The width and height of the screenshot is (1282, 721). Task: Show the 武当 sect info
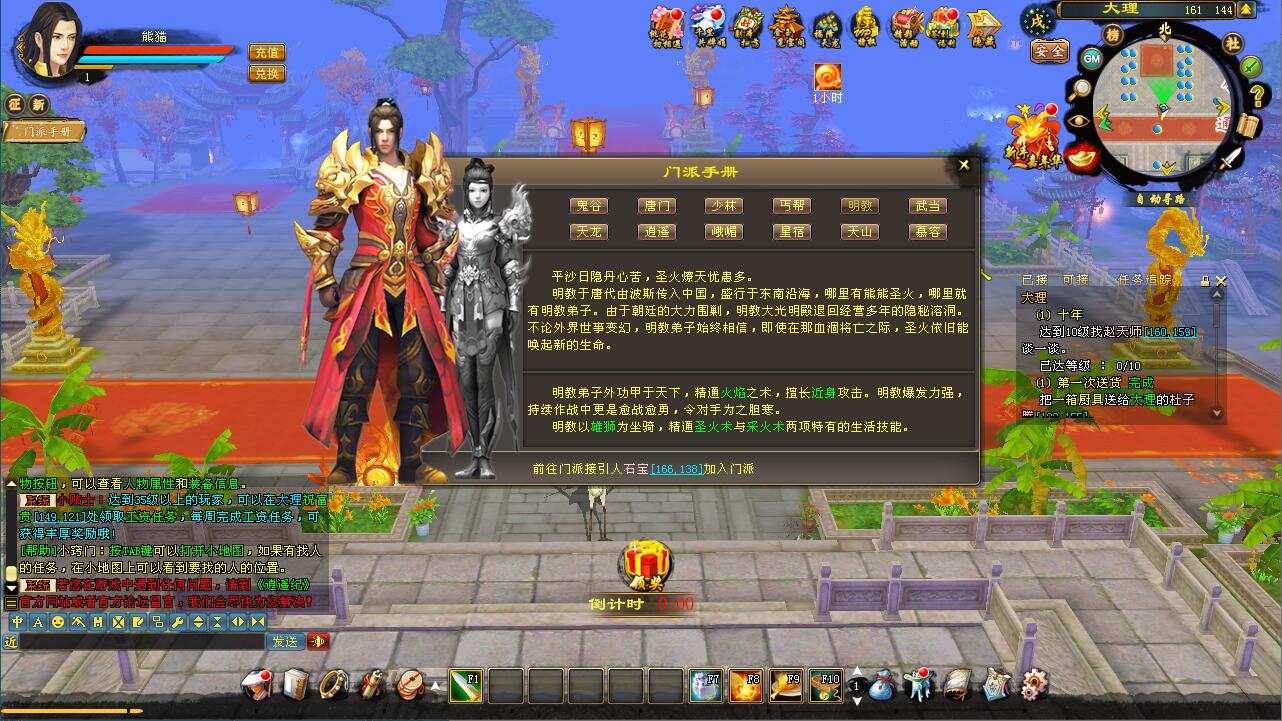[926, 206]
